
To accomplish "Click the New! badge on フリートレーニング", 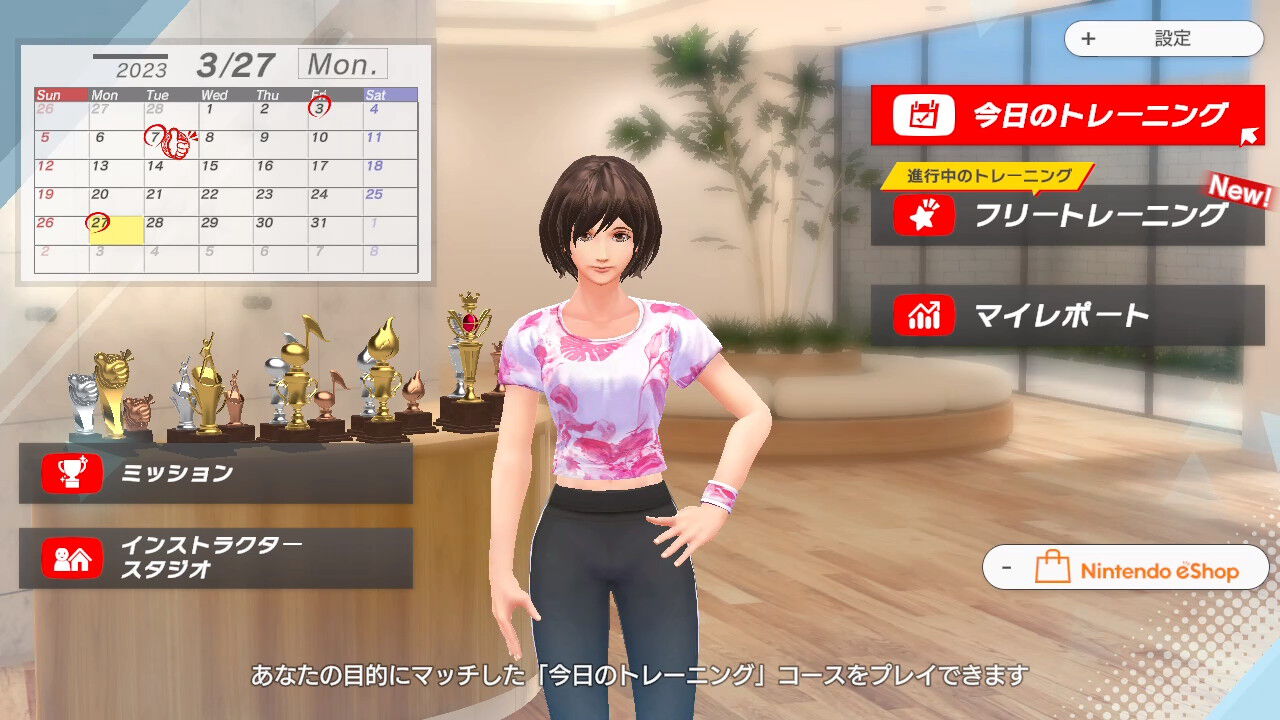I will [x=1239, y=192].
